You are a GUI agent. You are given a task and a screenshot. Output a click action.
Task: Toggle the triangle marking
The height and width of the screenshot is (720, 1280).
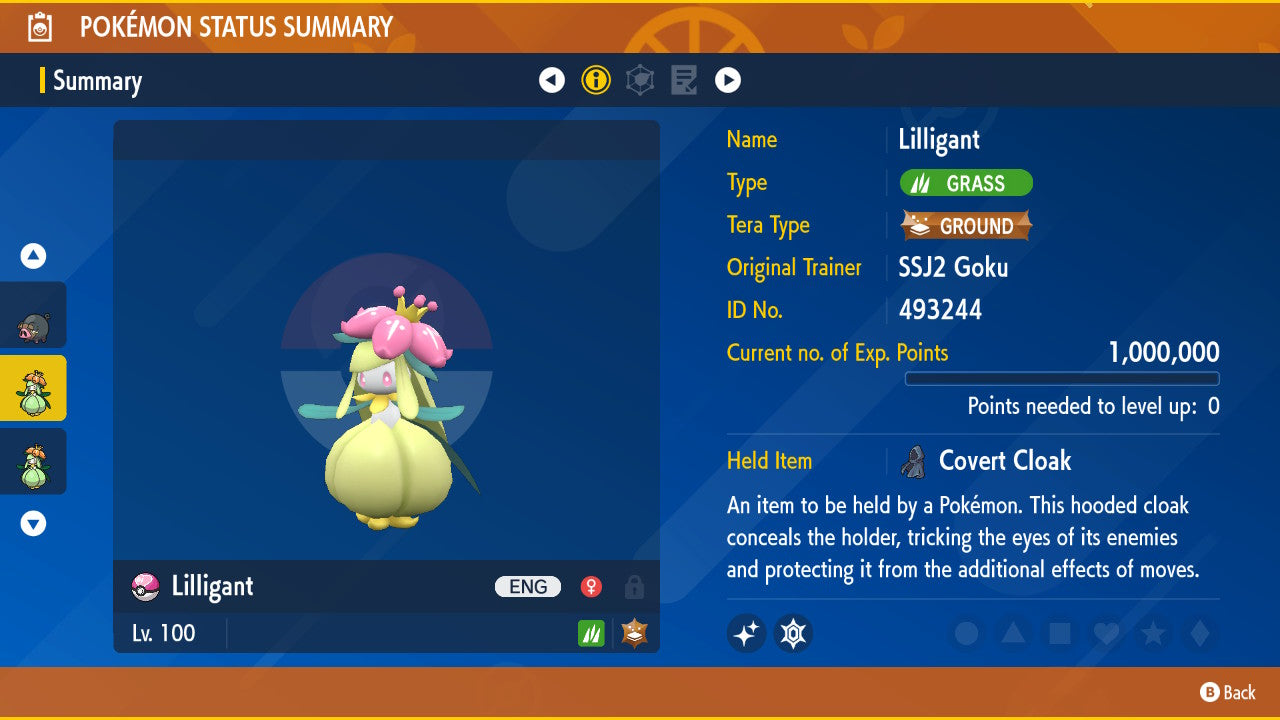(1013, 633)
